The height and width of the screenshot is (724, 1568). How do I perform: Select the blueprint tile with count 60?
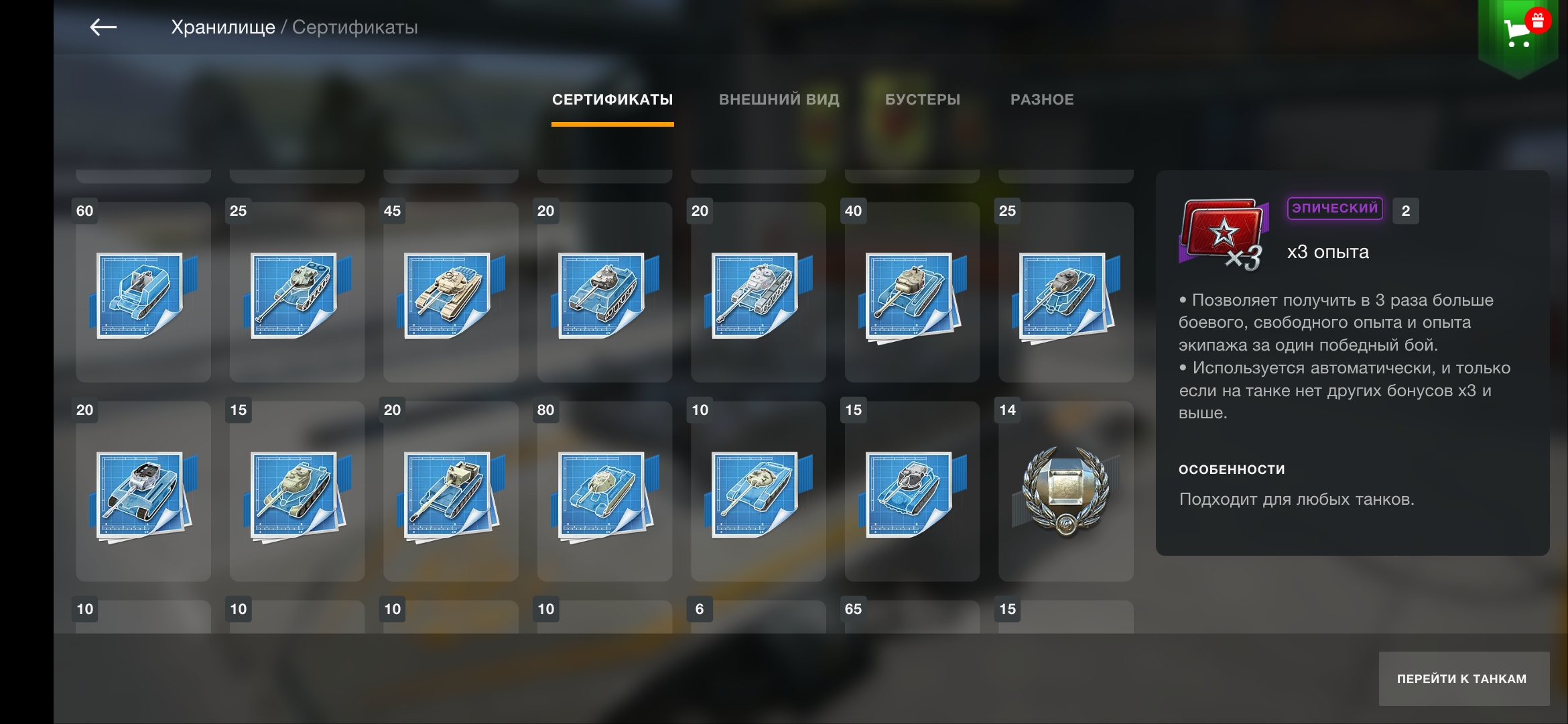[x=143, y=292]
